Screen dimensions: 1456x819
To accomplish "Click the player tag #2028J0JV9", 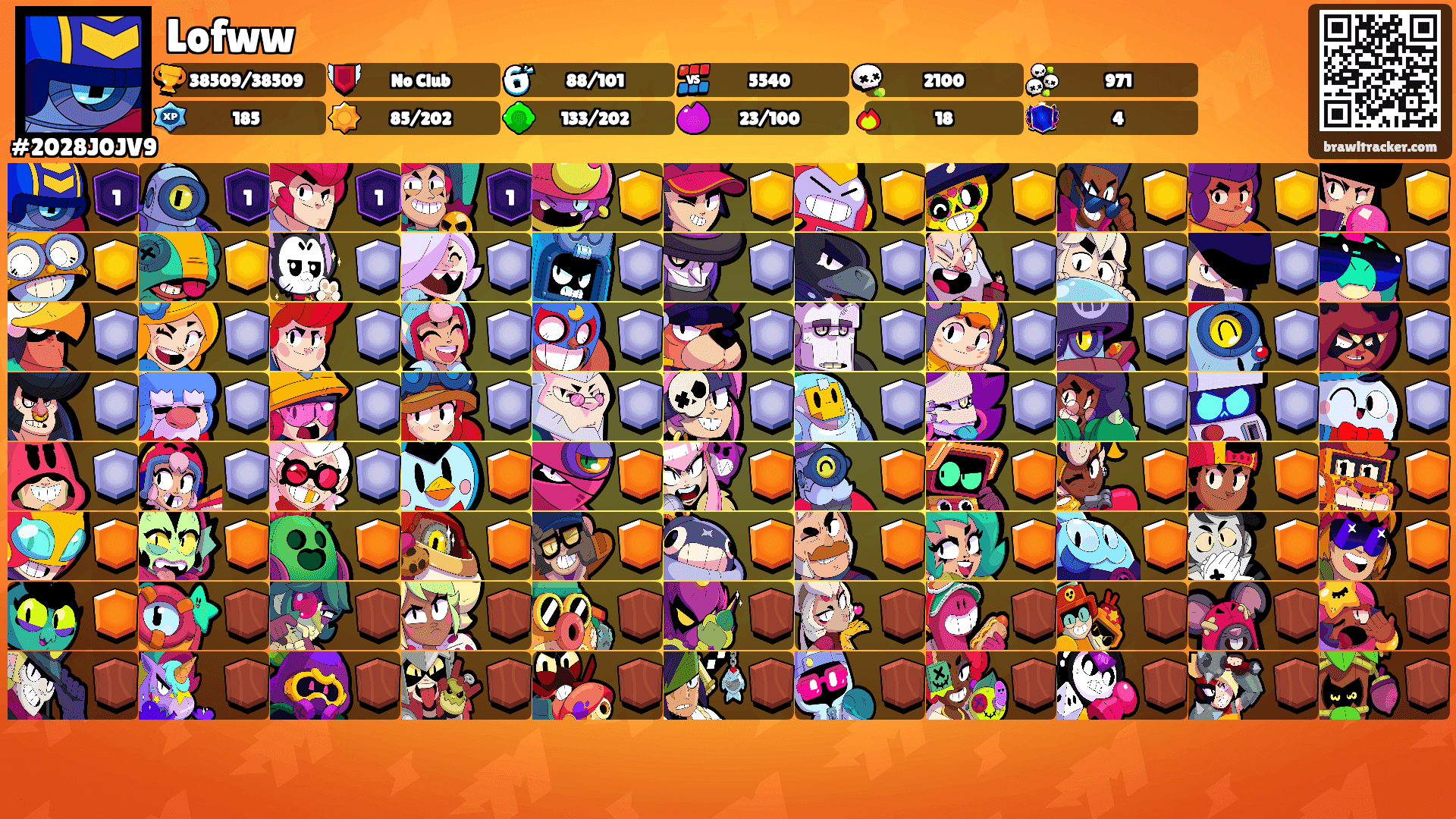I will coord(83,146).
